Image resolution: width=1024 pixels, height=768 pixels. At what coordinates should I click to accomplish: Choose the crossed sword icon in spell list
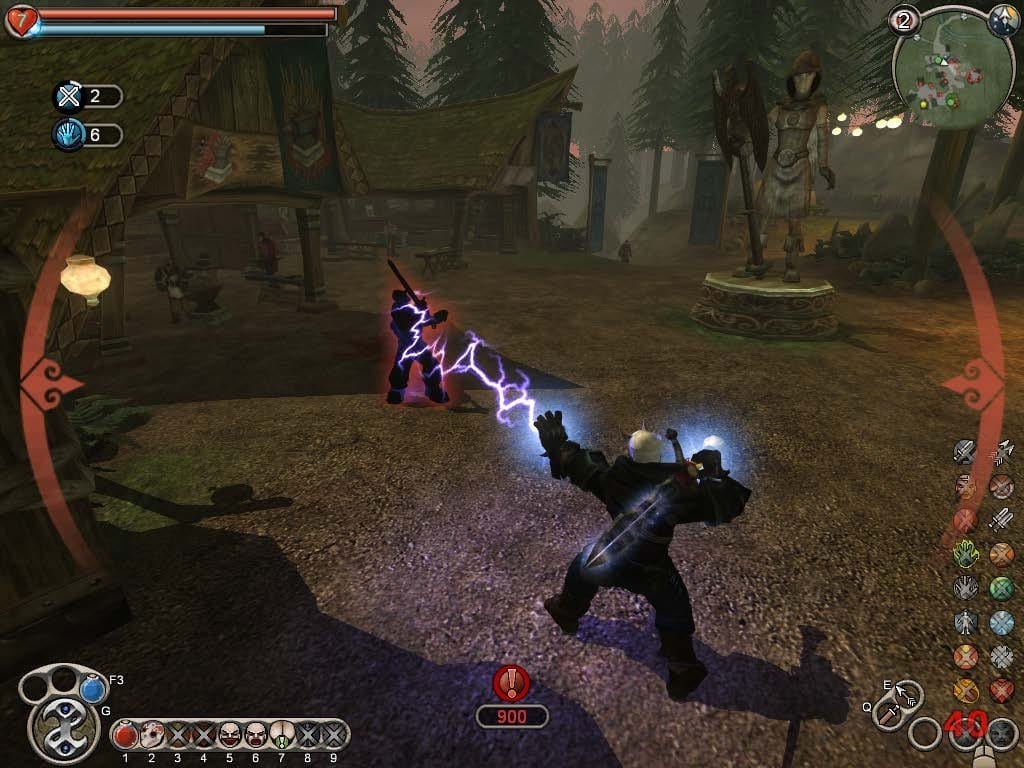click(x=965, y=452)
